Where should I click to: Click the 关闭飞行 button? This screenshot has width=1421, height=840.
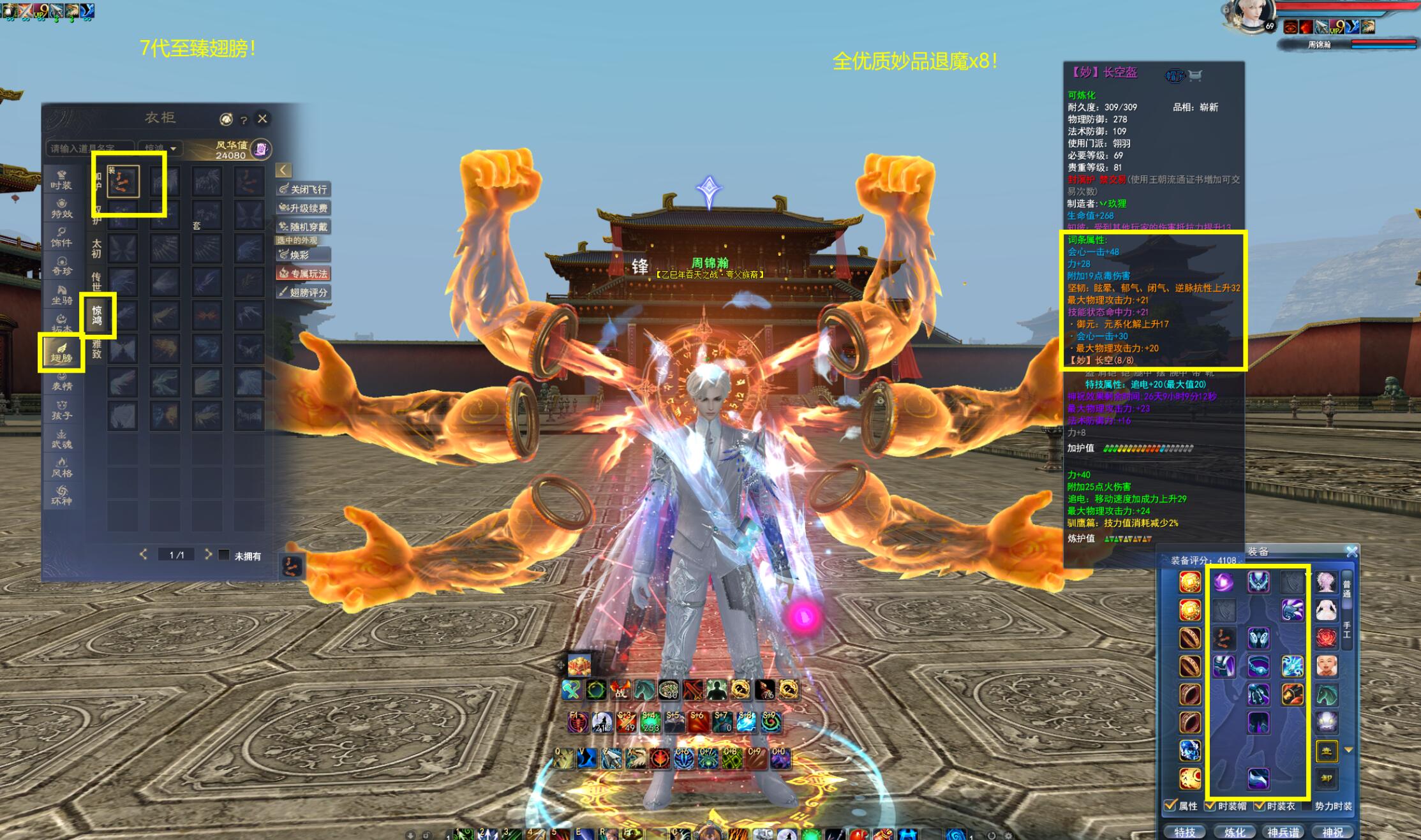304,189
